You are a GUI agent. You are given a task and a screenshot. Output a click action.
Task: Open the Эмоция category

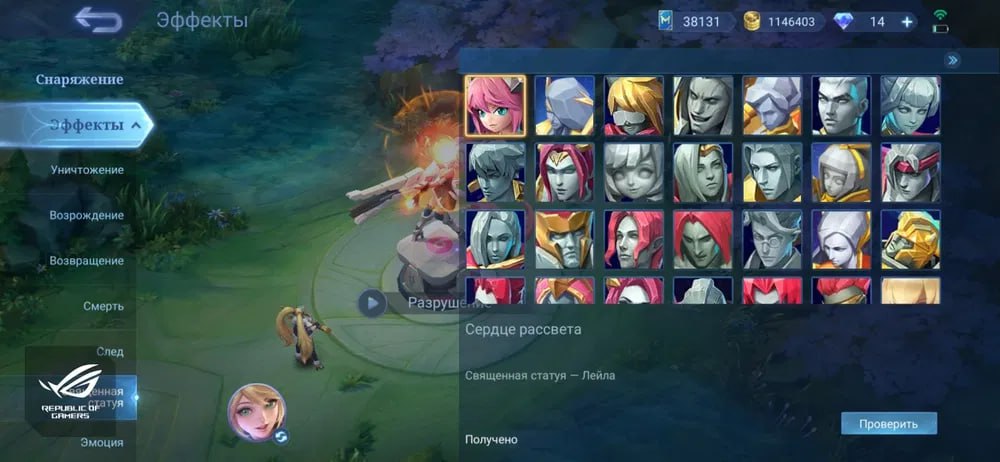(102, 442)
